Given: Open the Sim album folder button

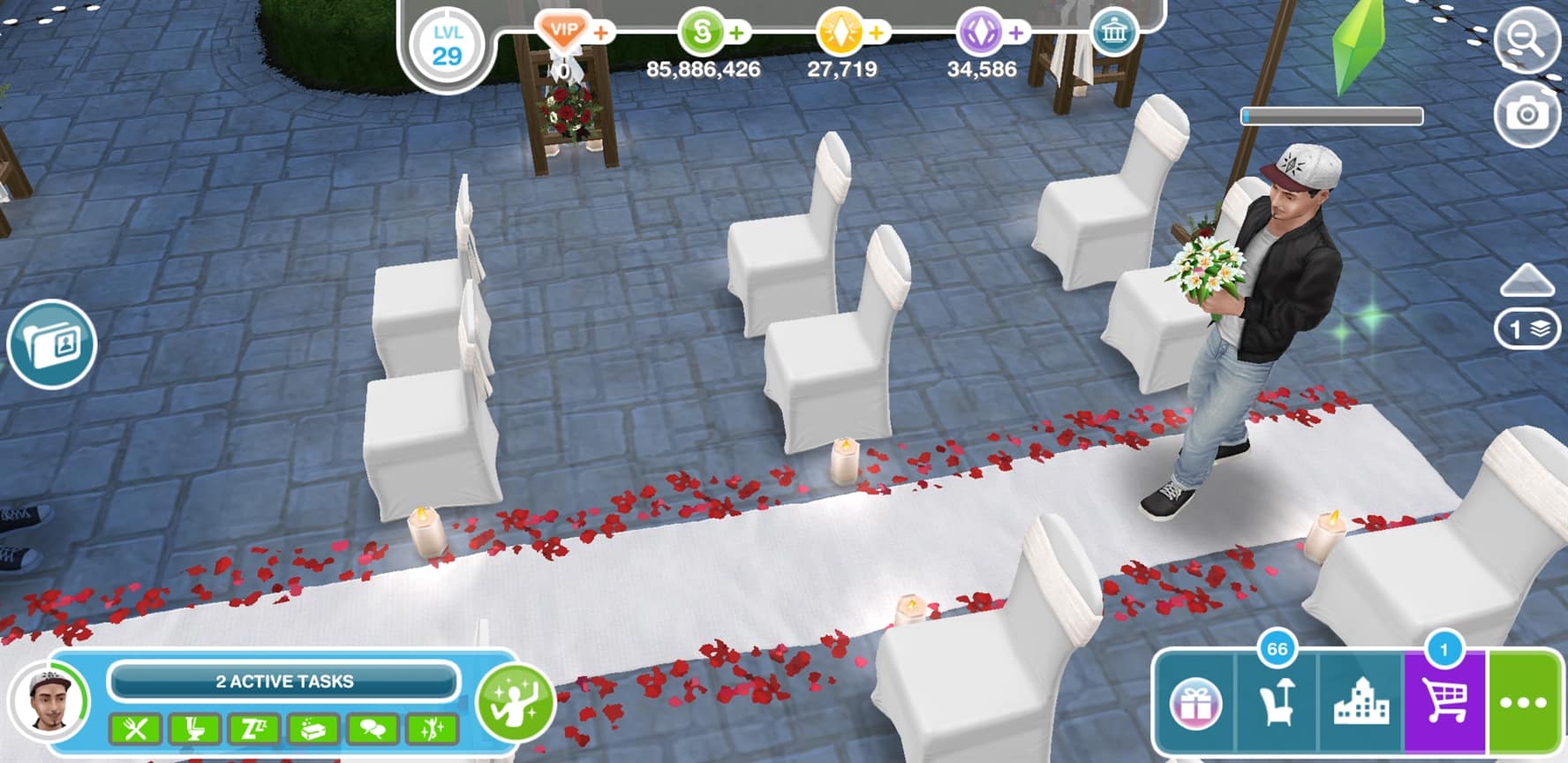Looking at the screenshot, I should pos(52,344).
